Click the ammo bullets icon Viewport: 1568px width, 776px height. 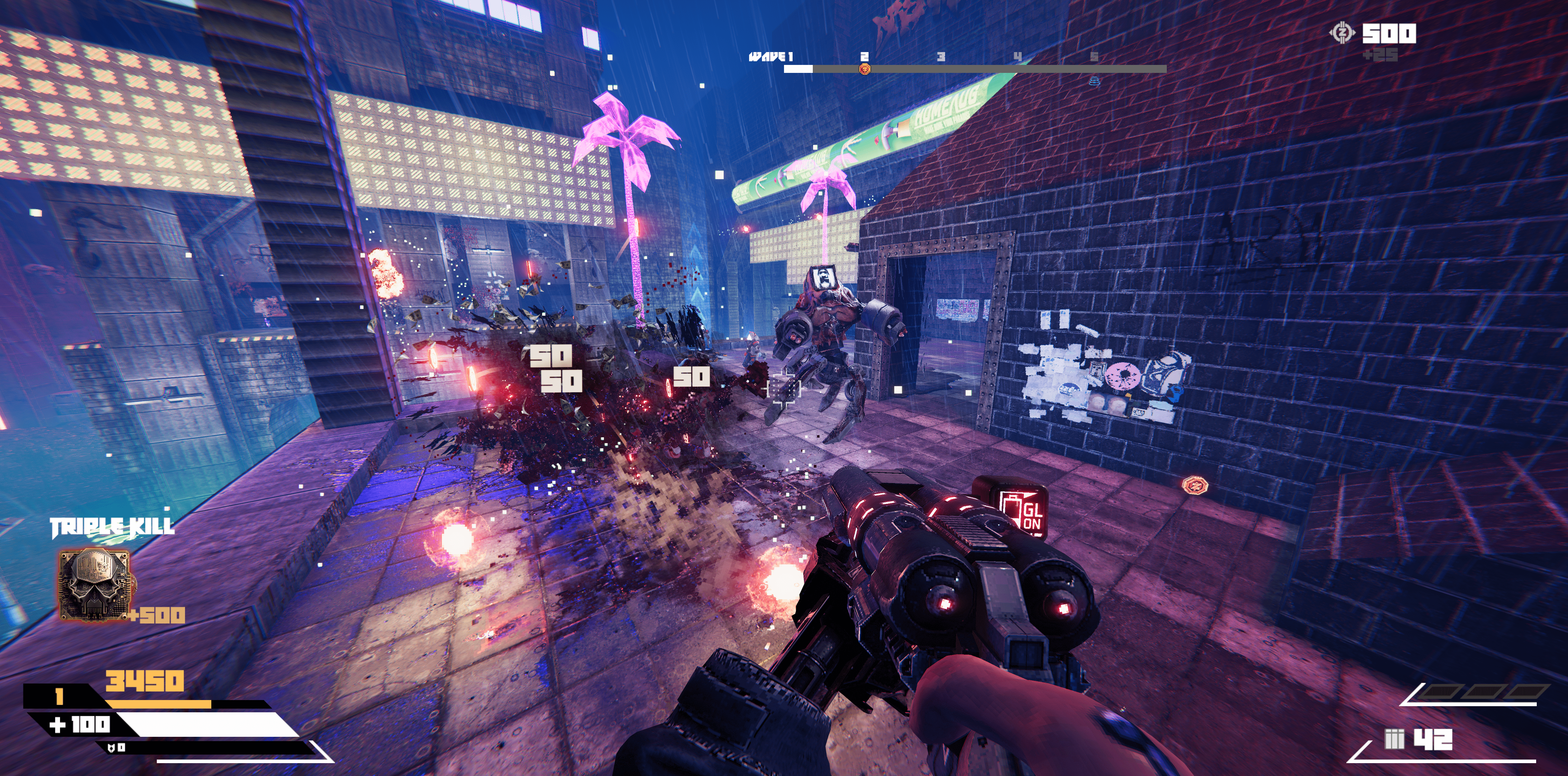pyautogui.click(x=1394, y=740)
